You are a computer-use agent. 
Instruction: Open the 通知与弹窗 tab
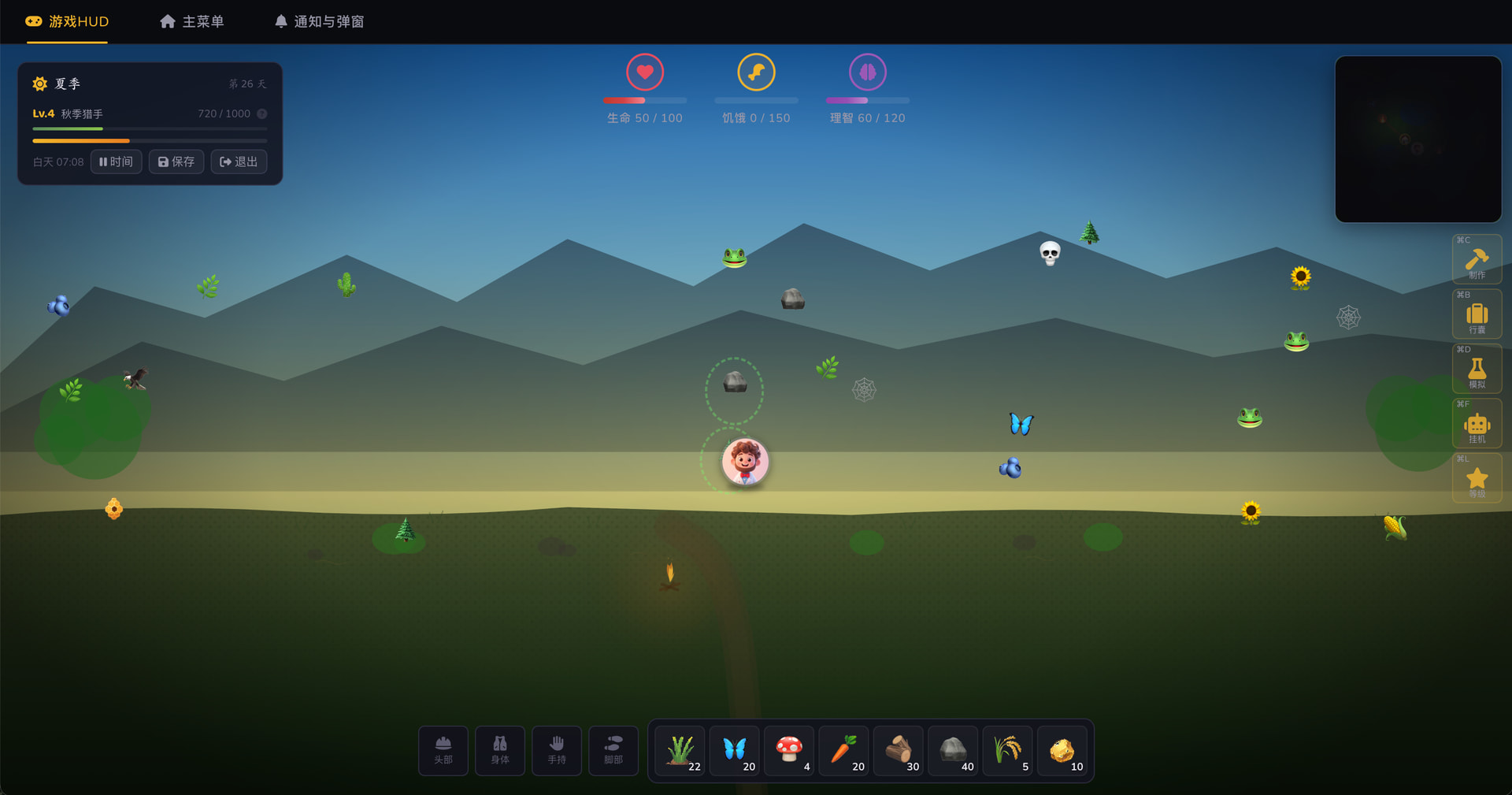pyautogui.click(x=319, y=21)
